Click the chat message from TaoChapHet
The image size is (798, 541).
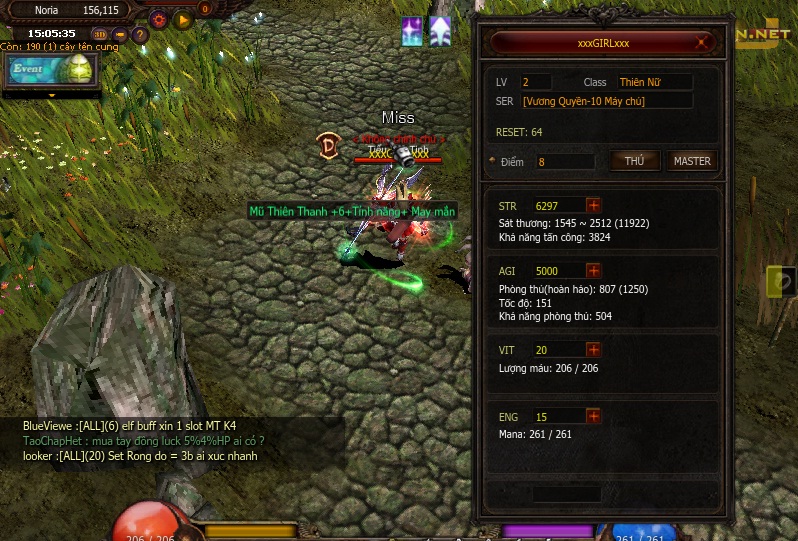pyautogui.click(x=143, y=440)
